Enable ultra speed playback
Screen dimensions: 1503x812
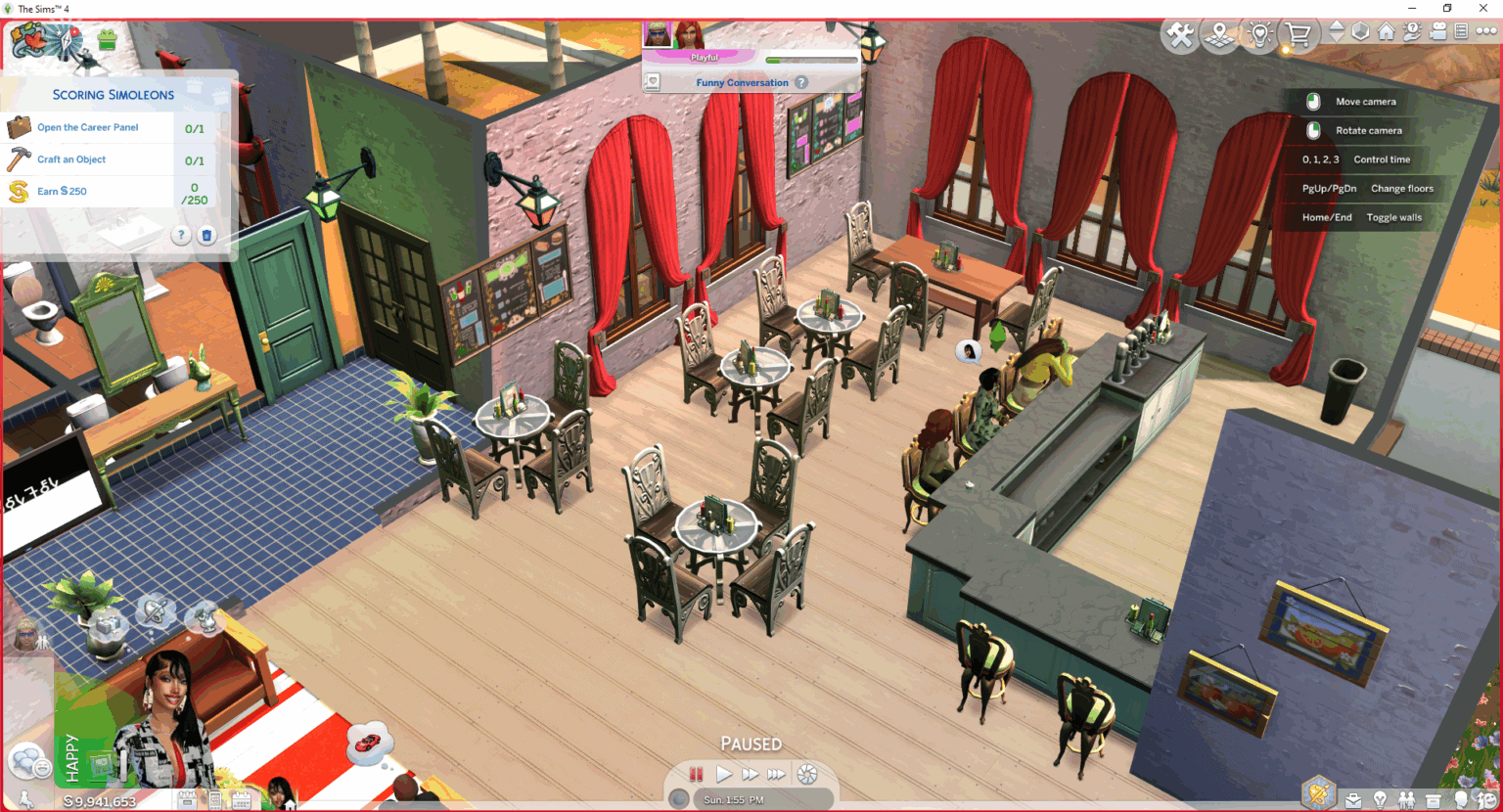click(x=776, y=774)
